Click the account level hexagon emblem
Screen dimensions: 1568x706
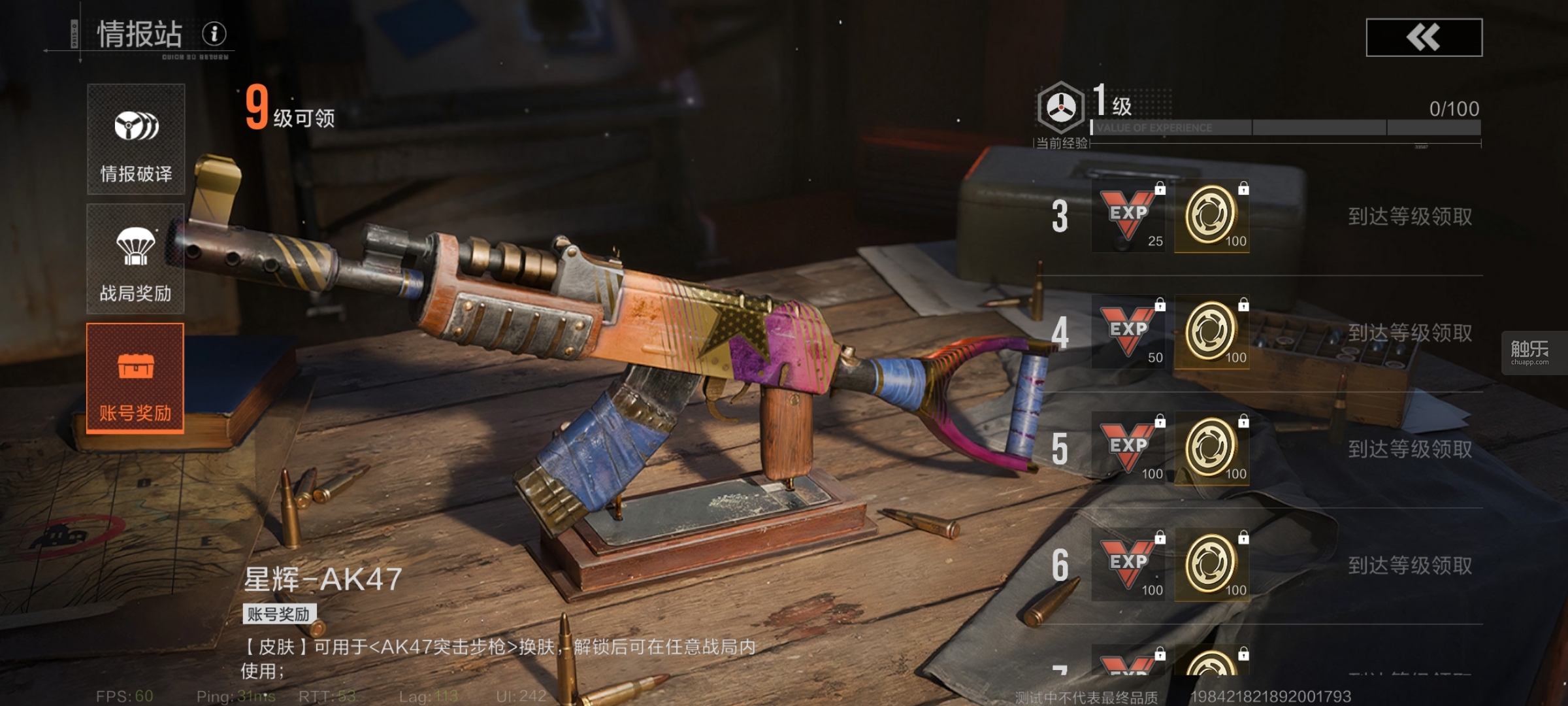[x=1061, y=108]
